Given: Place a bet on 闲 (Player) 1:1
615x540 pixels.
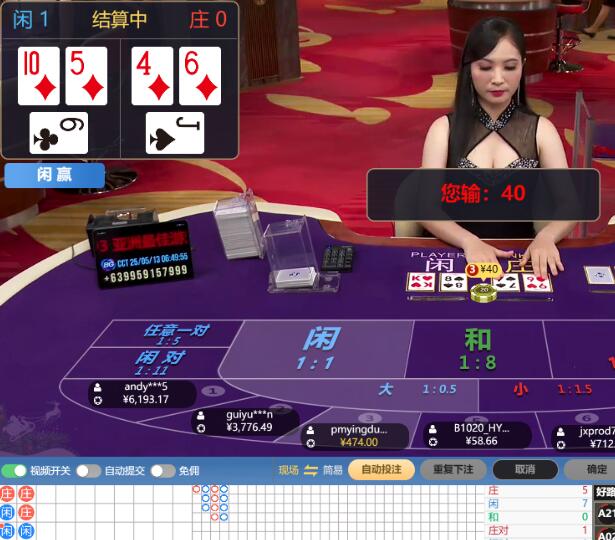Looking at the screenshot, I should tap(318, 348).
